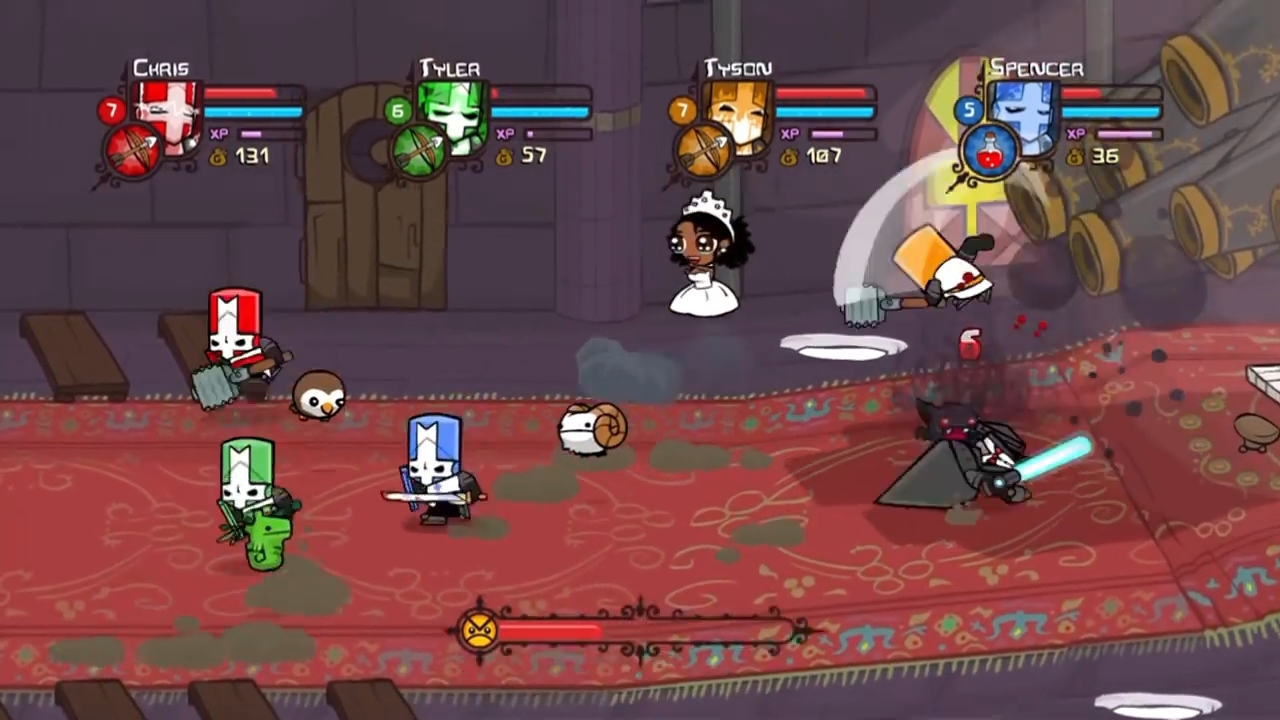Click Chris's red bow and arrow item icon
1280x720 pixels.
click(x=133, y=152)
